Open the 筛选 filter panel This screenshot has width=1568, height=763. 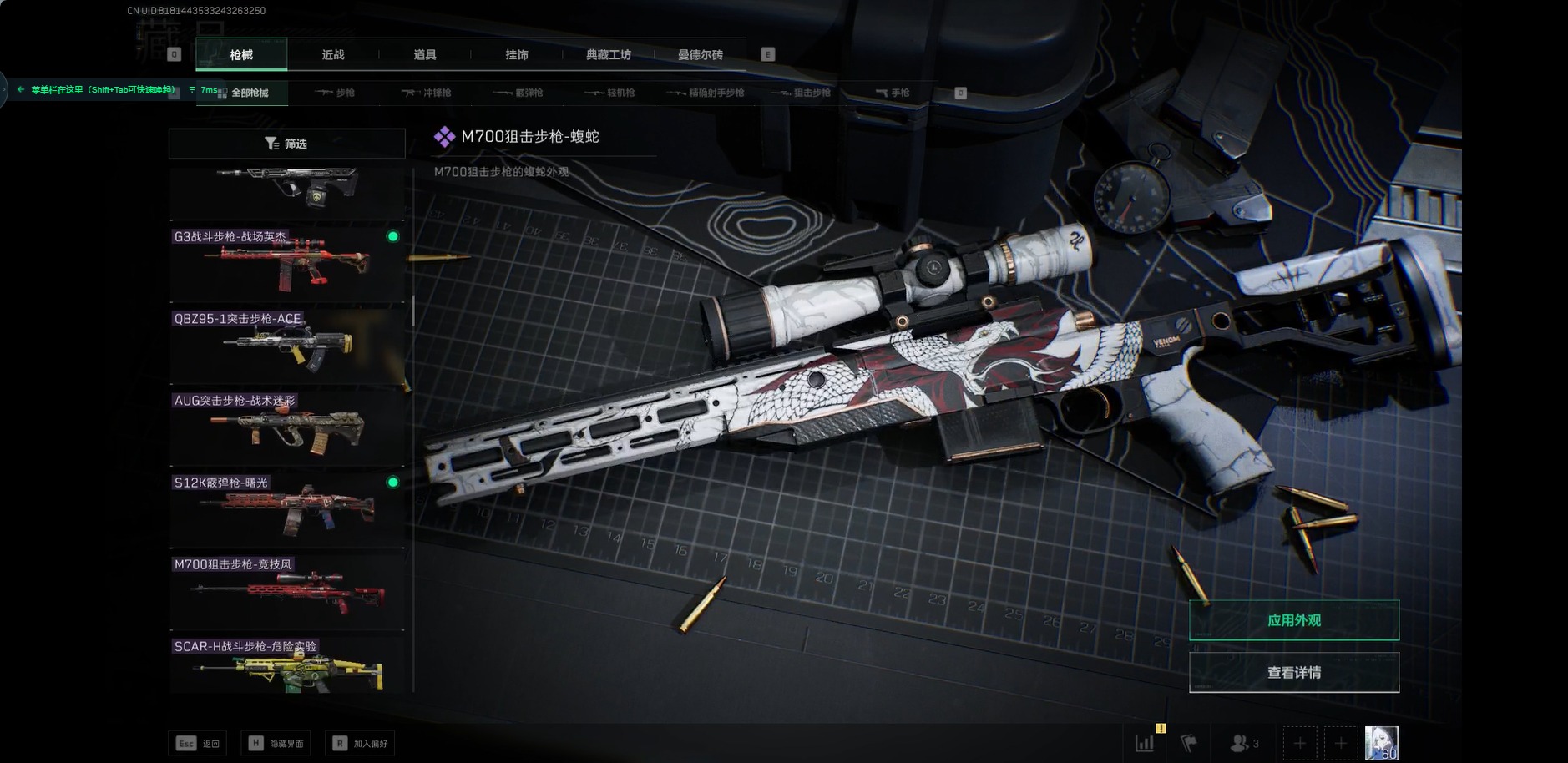coord(286,144)
